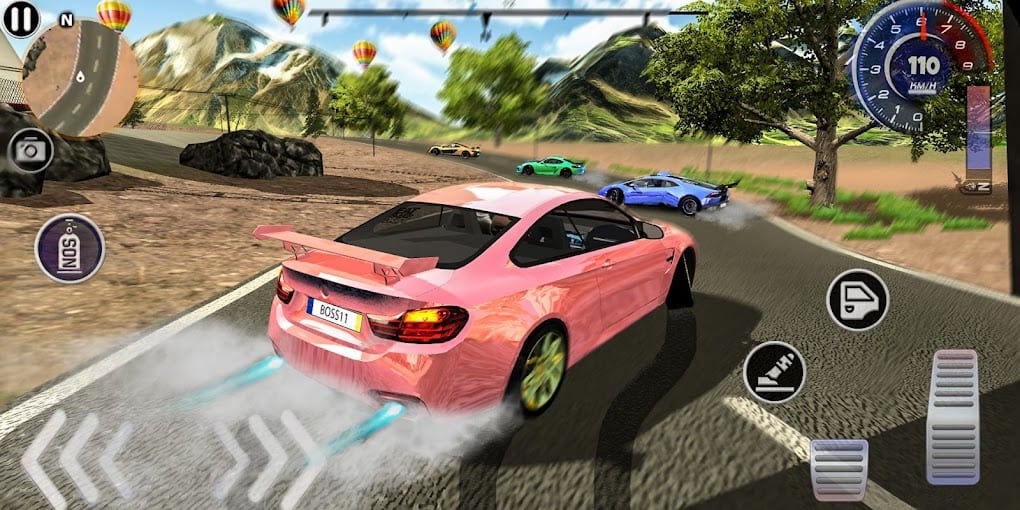Steer left with the left arrows
The height and width of the screenshot is (510, 1020).
76,455
